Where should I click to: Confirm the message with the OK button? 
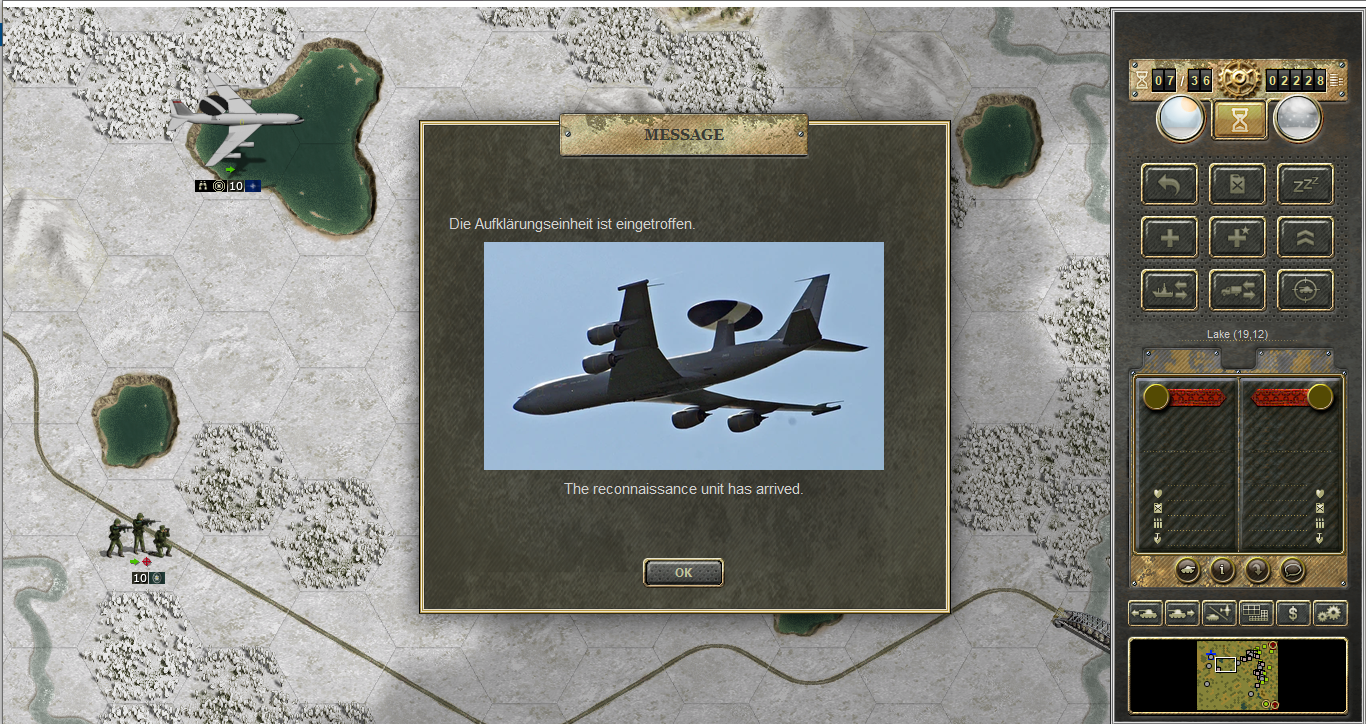683,573
